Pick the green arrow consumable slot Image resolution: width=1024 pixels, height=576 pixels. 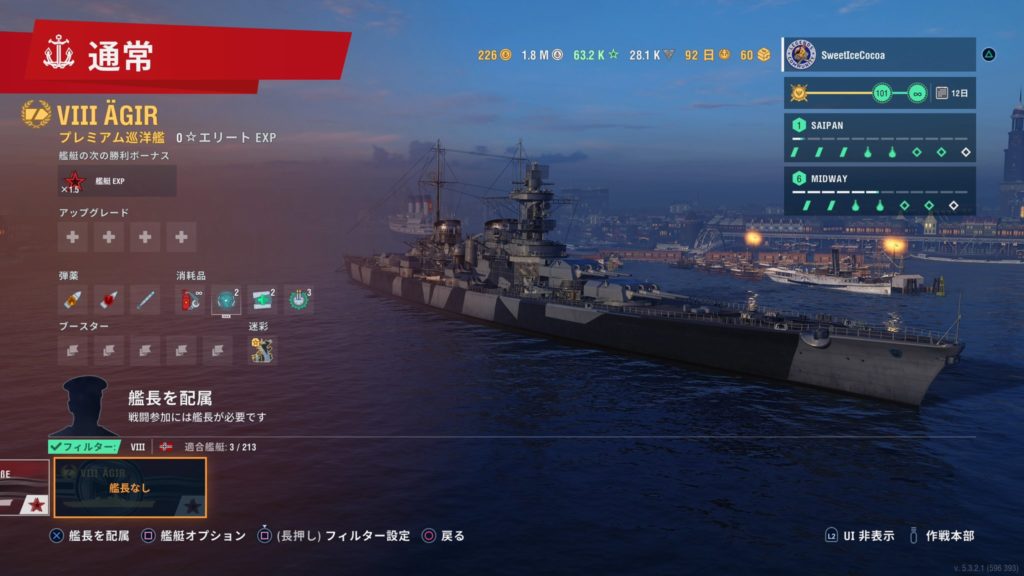pyautogui.click(x=262, y=299)
